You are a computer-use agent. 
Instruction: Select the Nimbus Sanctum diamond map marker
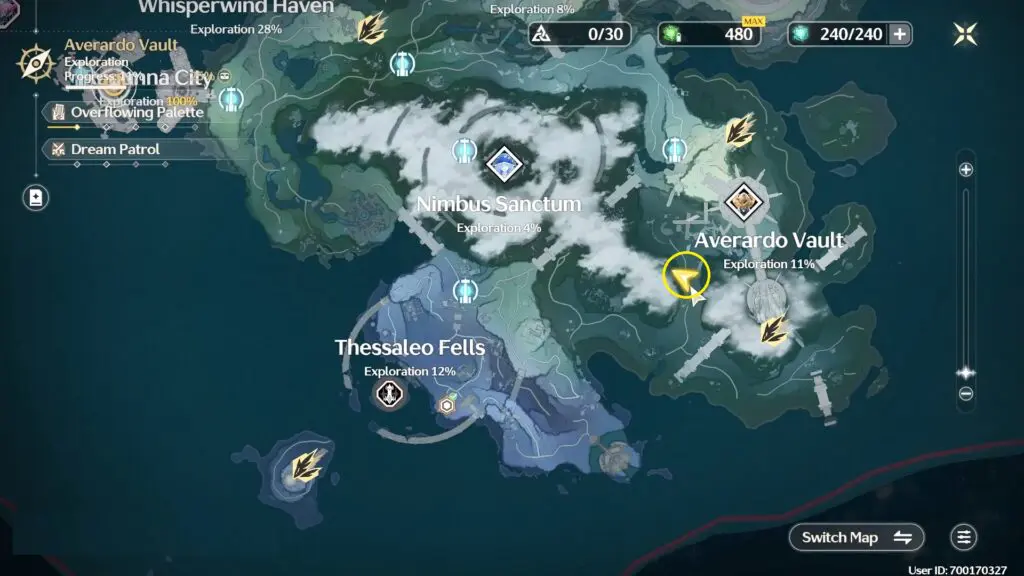point(502,163)
